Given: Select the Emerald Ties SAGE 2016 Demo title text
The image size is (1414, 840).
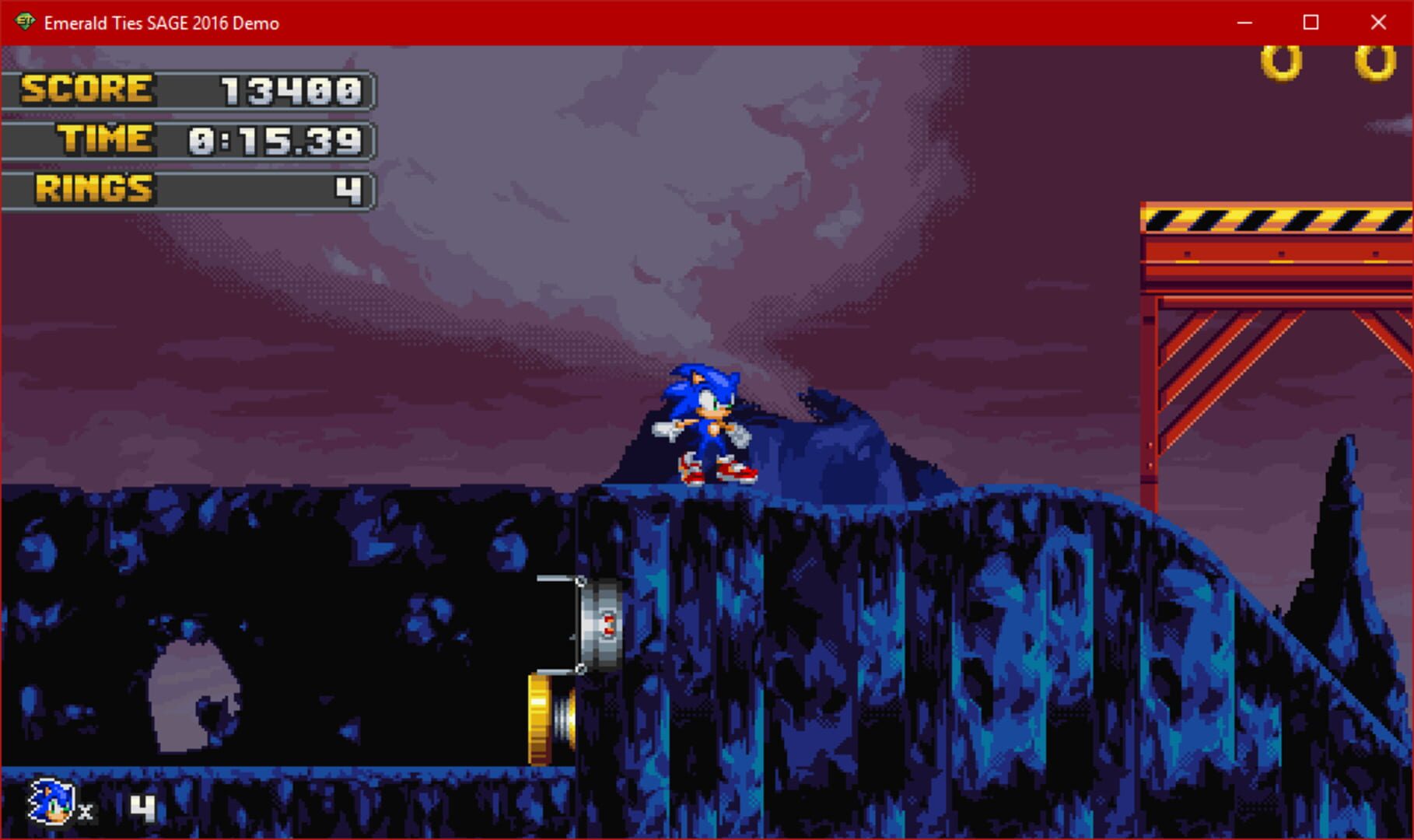Looking at the screenshot, I should point(161,23).
